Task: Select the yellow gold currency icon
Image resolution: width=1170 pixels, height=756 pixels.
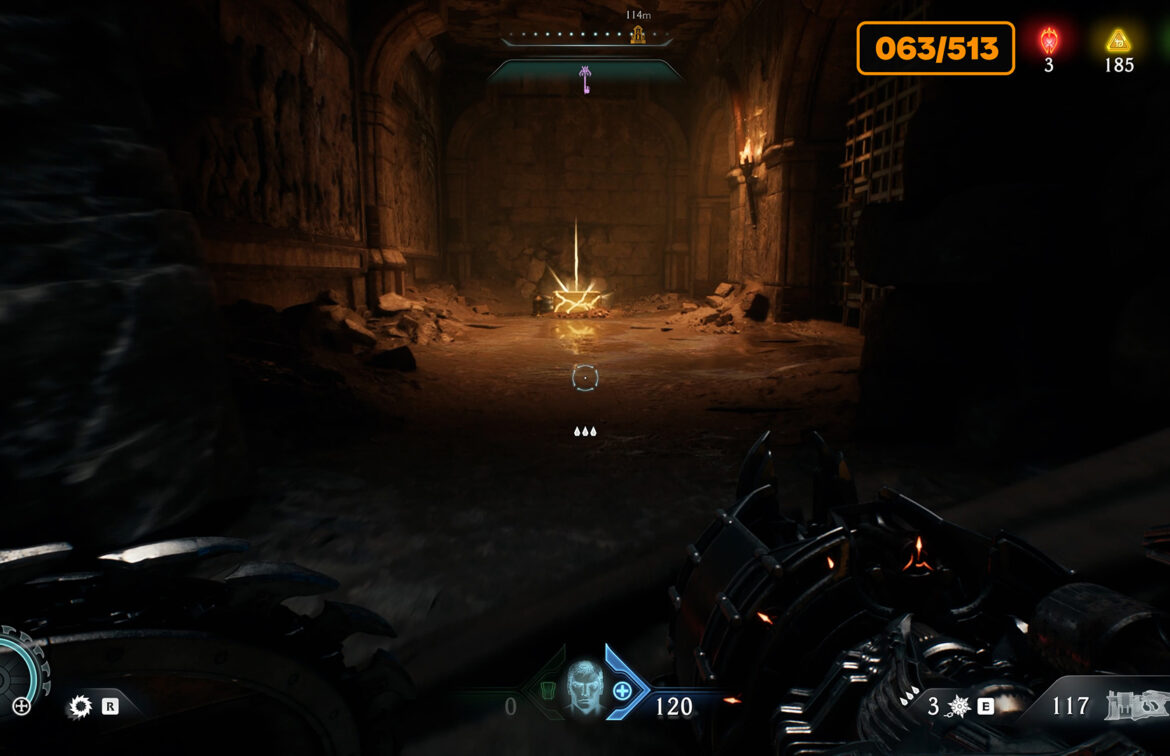Action: coord(1118,41)
